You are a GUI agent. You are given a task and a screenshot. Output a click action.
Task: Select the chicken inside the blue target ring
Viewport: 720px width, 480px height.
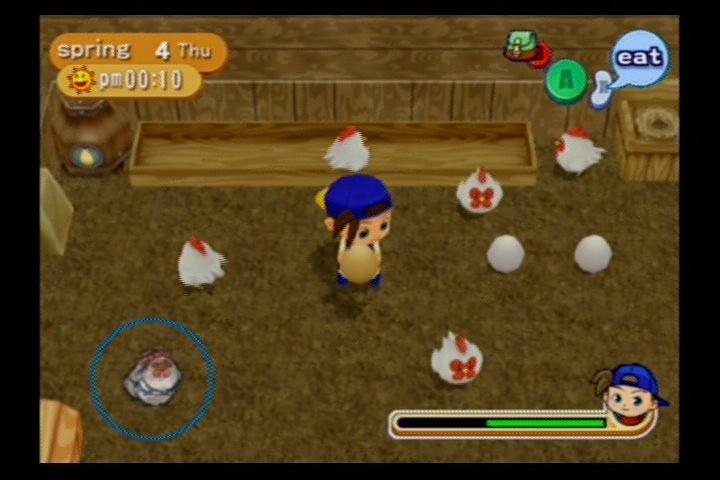[154, 377]
